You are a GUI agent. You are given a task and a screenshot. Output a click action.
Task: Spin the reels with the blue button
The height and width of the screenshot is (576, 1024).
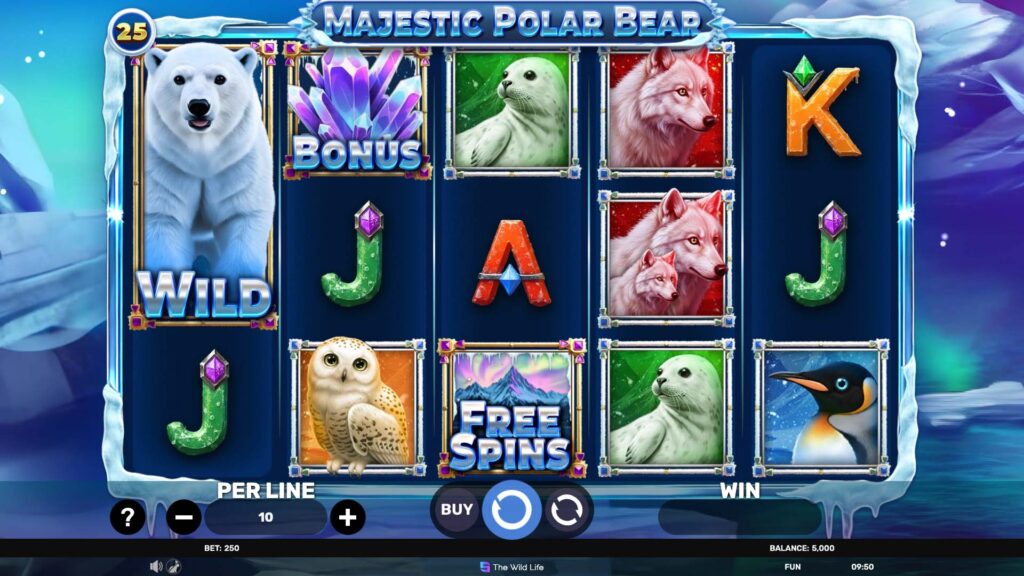(511, 510)
